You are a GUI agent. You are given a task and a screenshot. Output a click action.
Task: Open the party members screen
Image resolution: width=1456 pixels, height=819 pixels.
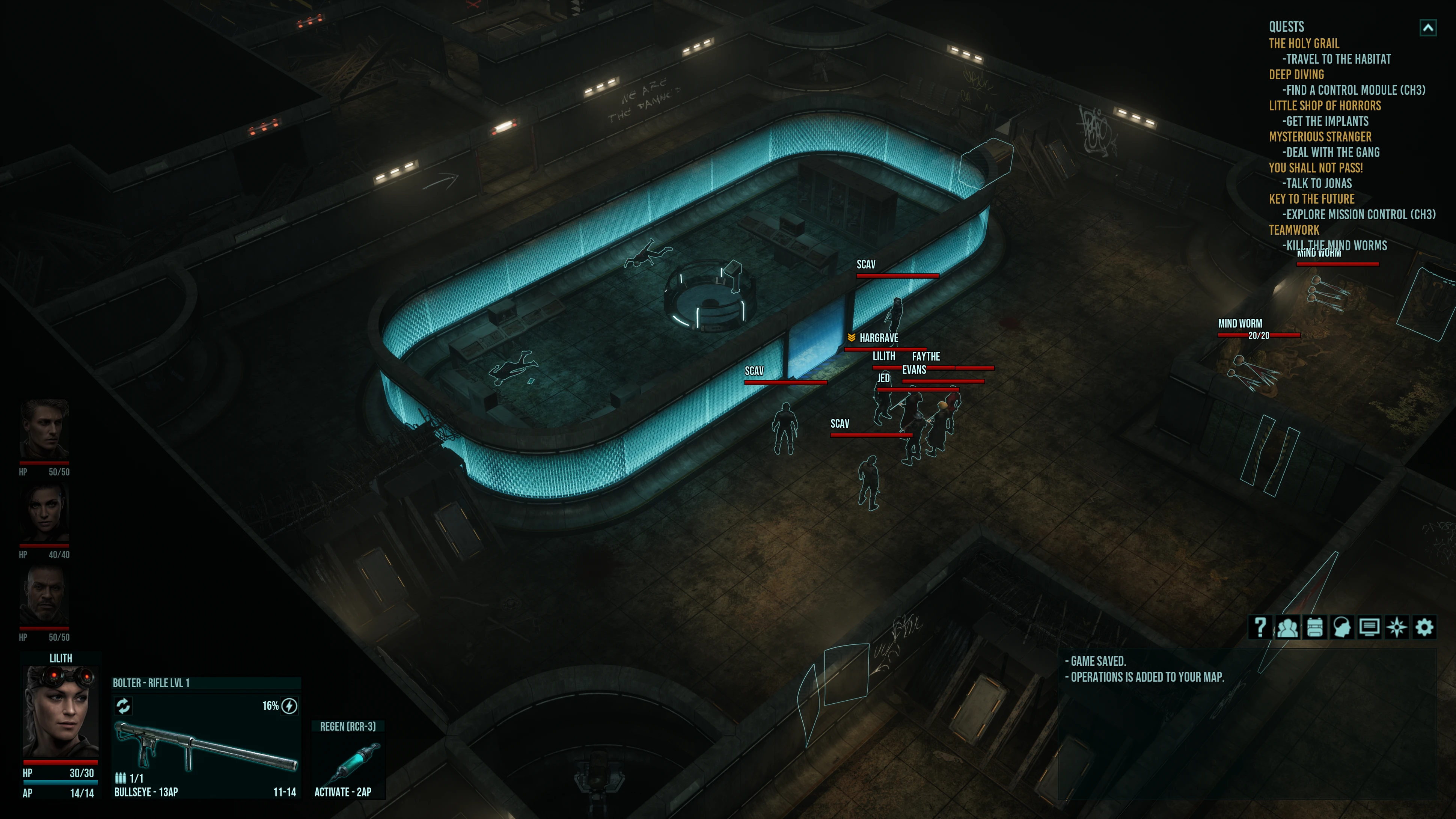1287,627
